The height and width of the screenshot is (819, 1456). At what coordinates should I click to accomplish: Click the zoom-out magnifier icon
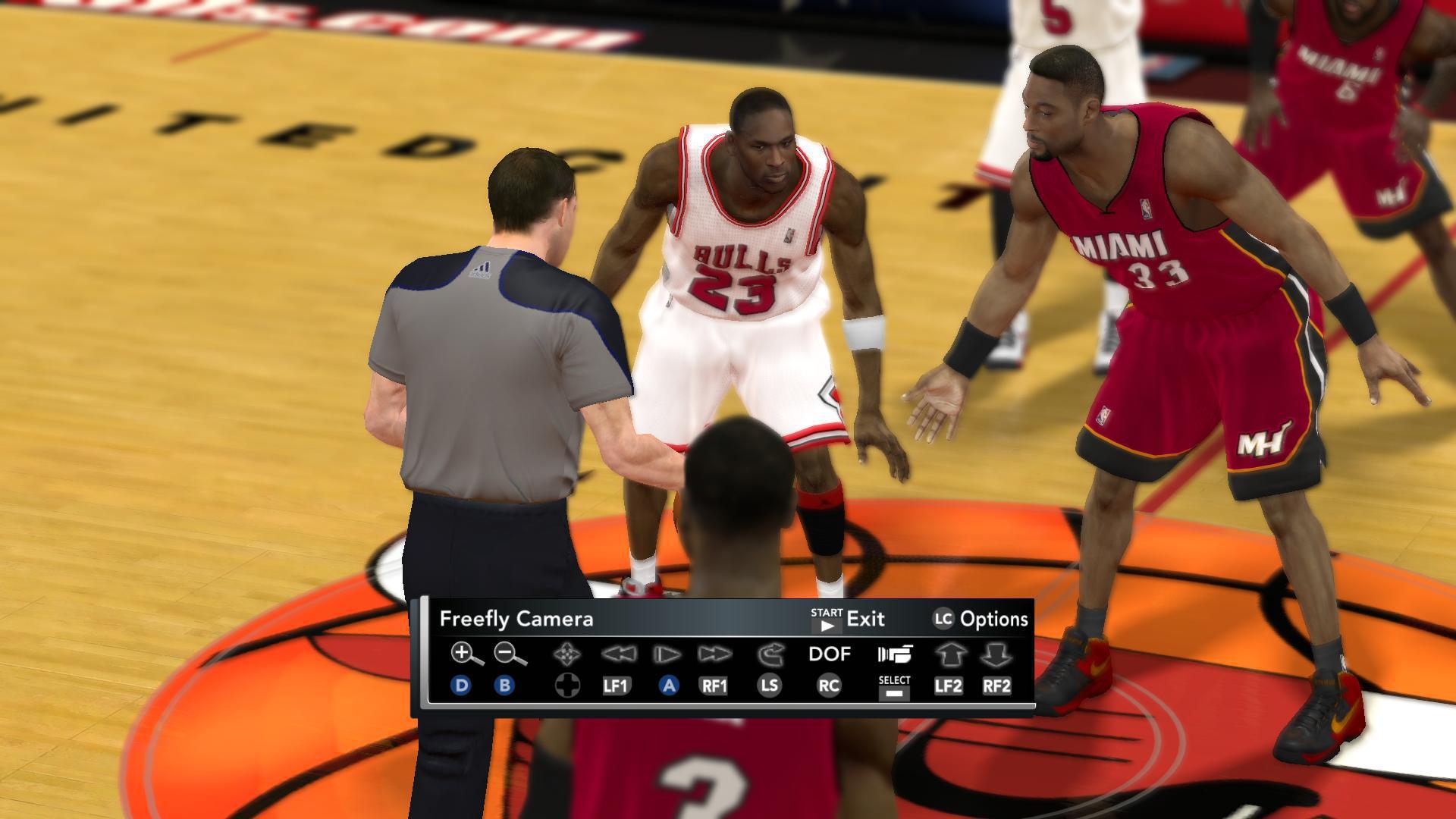coord(509,654)
